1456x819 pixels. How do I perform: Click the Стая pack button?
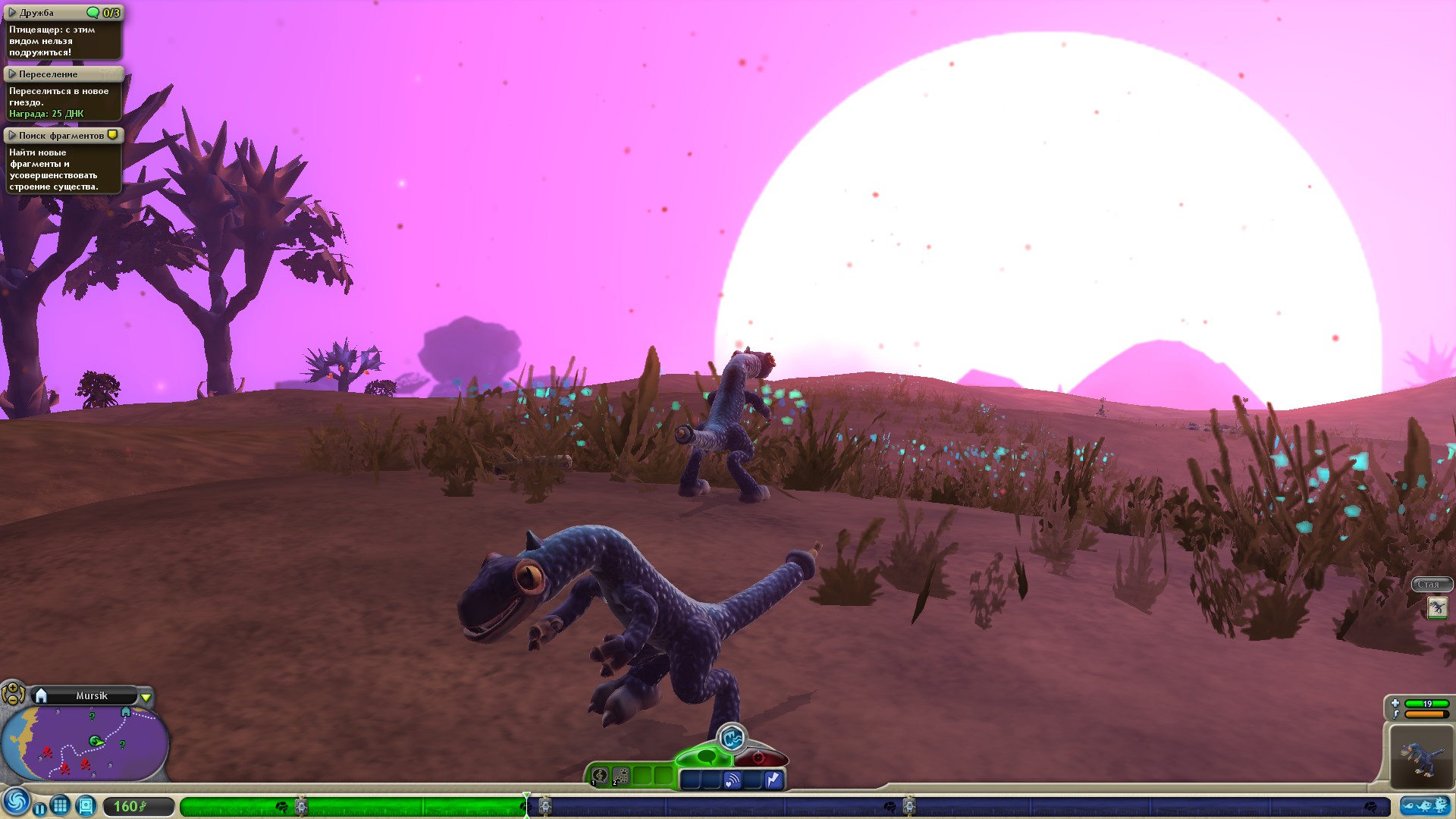[1431, 584]
